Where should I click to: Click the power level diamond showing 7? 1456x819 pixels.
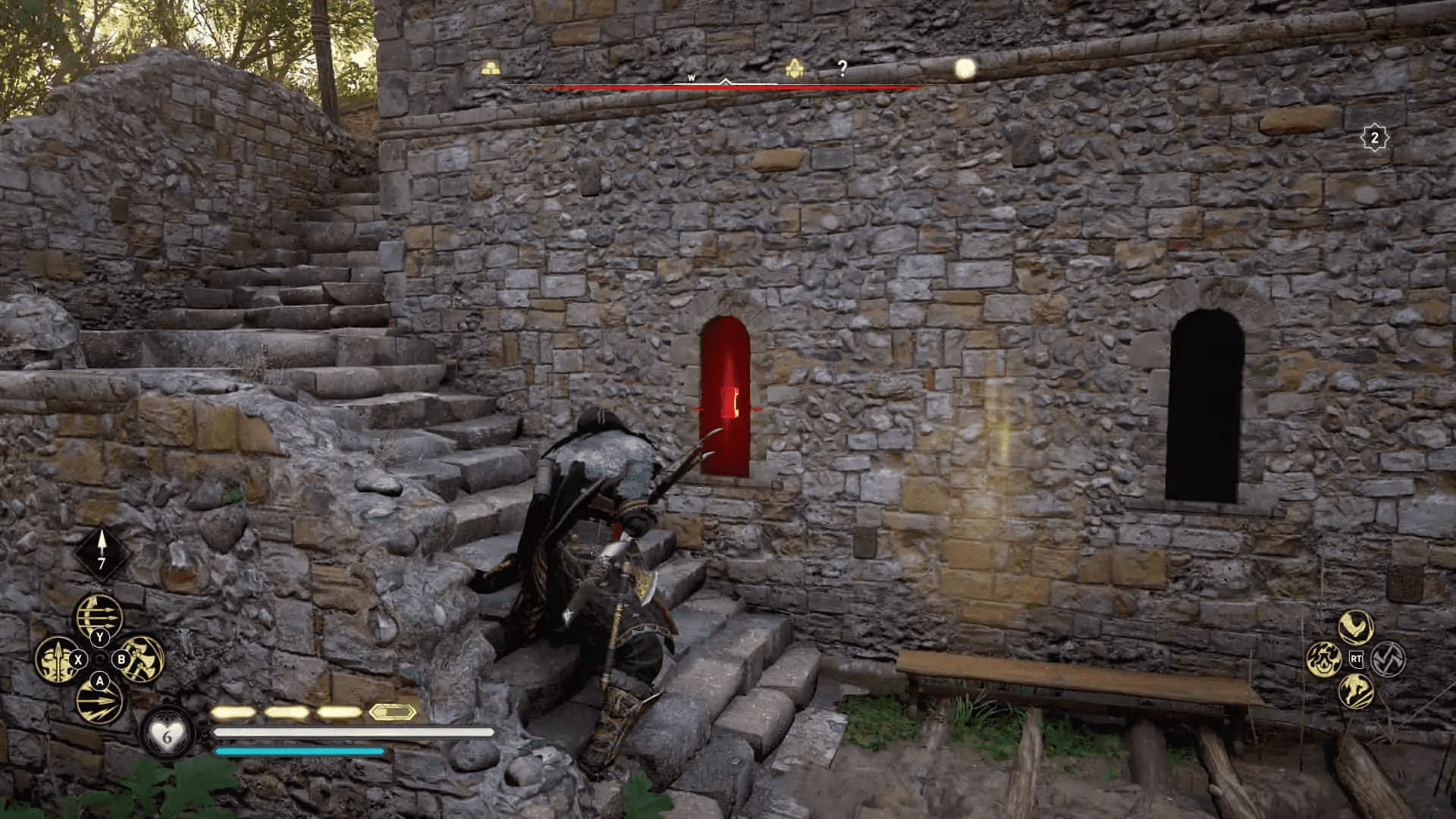(x=101, y=552)
